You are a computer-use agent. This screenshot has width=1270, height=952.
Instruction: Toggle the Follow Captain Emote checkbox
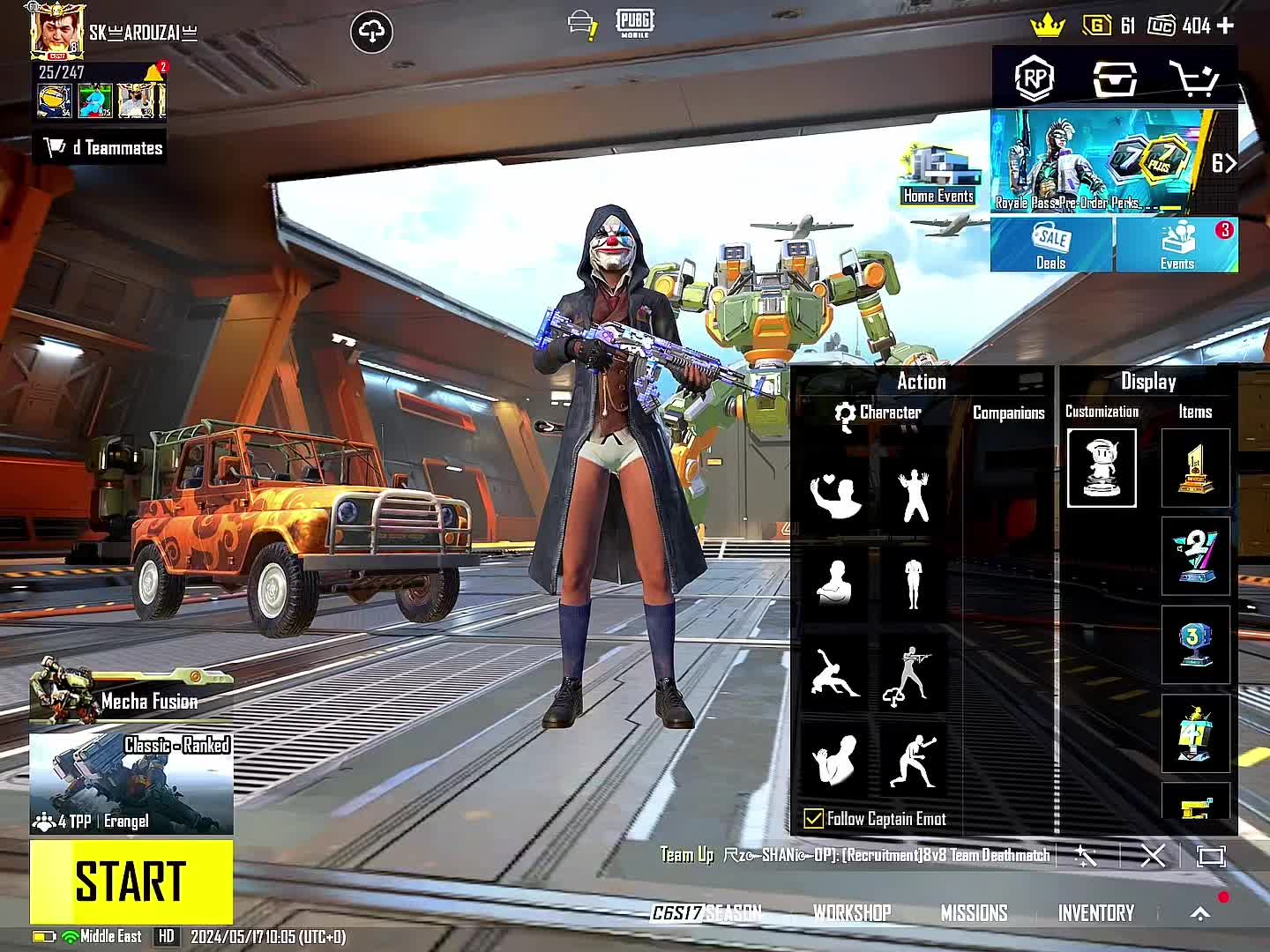tap(813, 819)
